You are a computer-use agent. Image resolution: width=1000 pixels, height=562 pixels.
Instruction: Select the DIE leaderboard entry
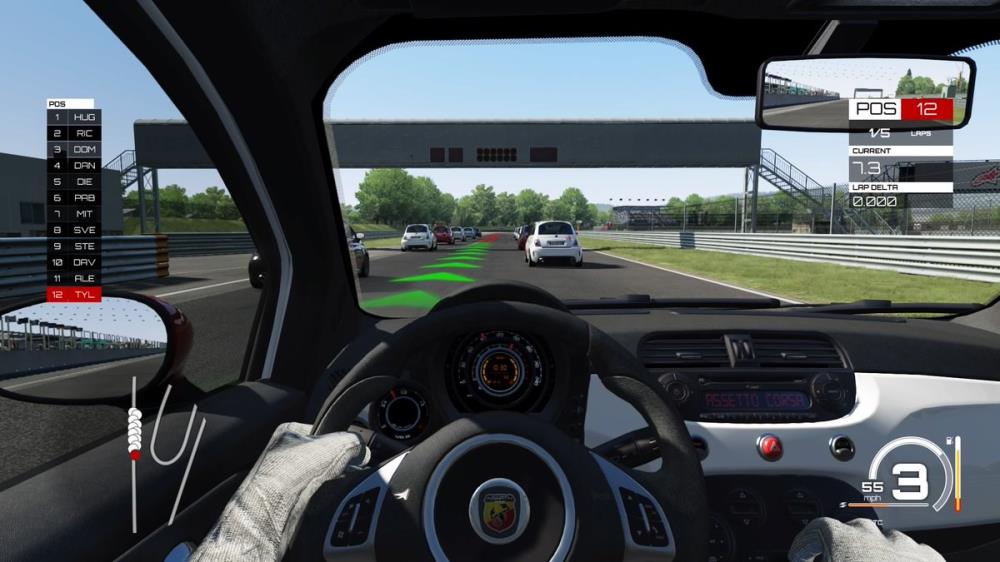pyautogui.click(x=73, y=182)
